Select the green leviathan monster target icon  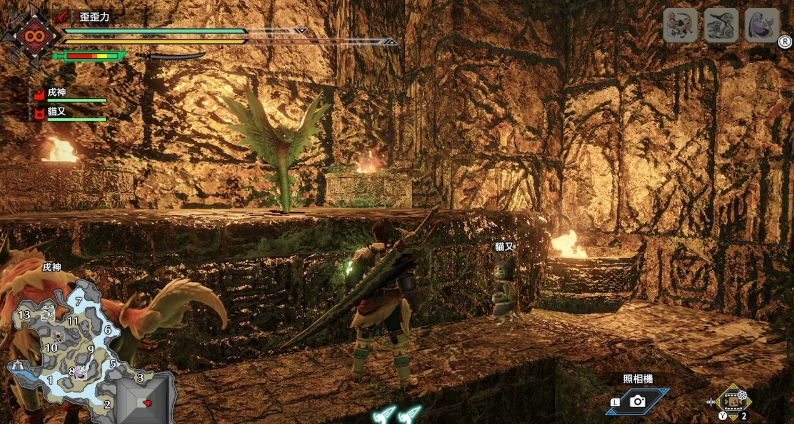[x=721, y=25]
